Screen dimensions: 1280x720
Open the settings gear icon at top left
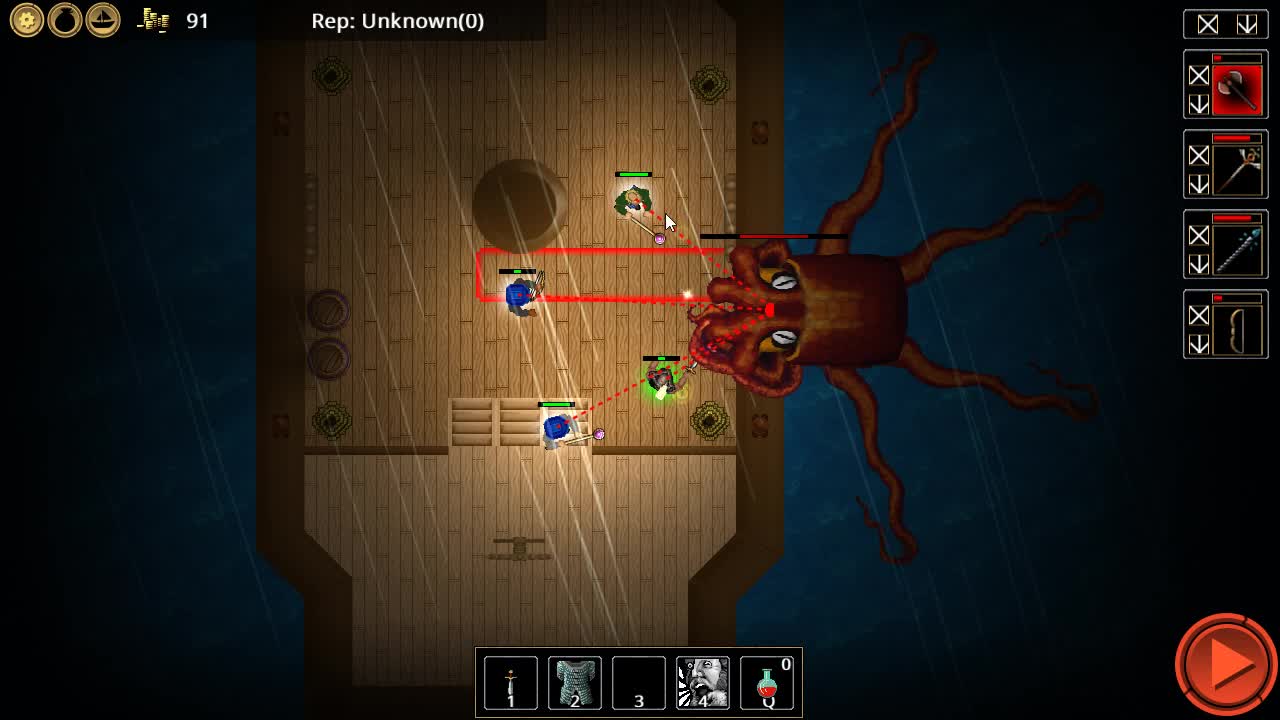[26, 20]
